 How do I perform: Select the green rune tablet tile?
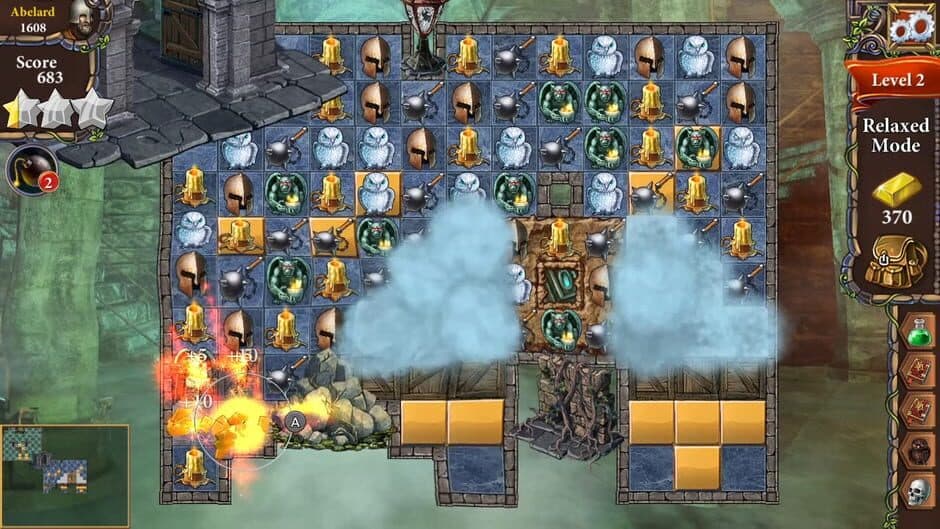tap(559, 283)
